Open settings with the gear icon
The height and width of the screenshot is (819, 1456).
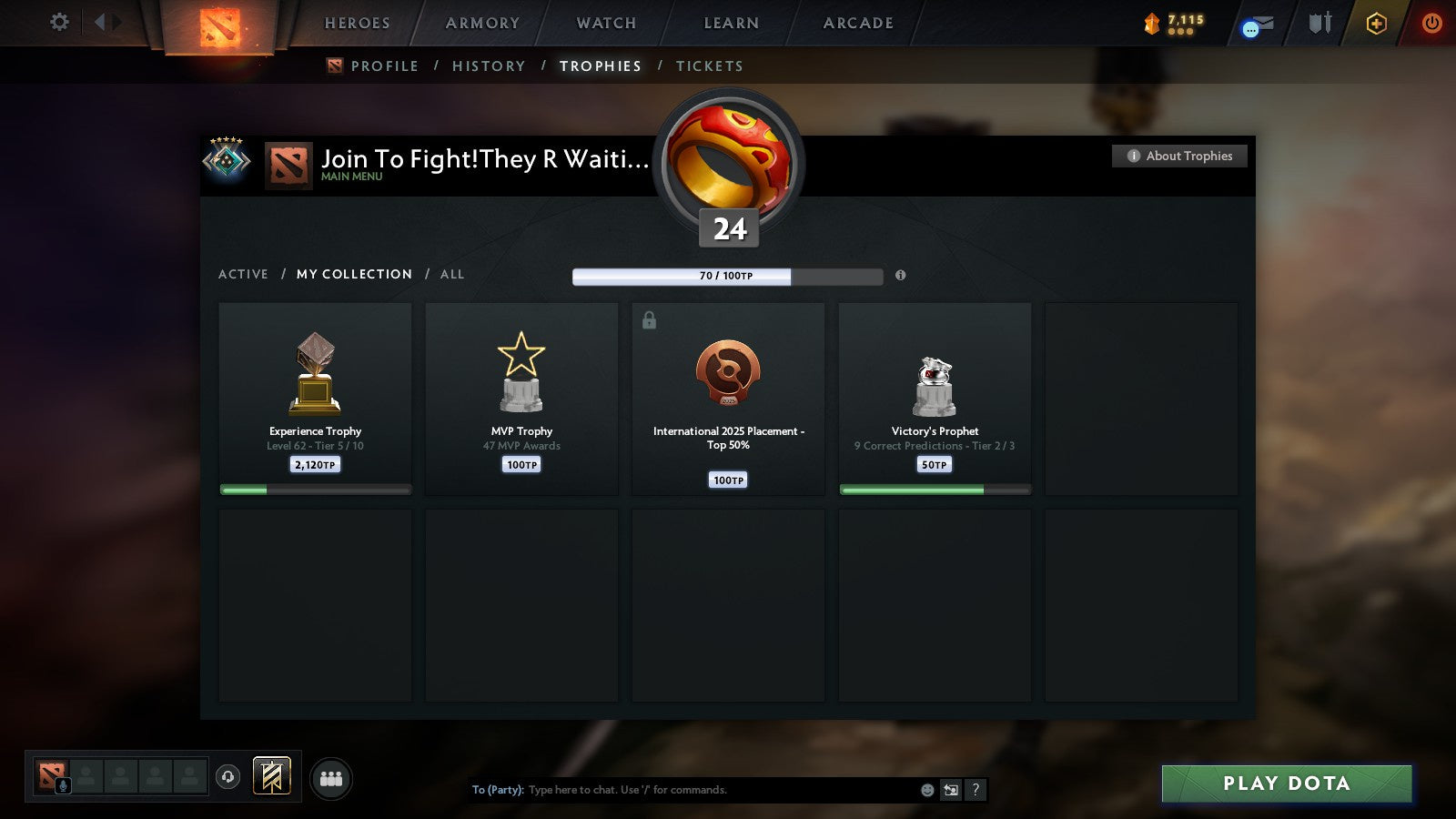point(58,23)
